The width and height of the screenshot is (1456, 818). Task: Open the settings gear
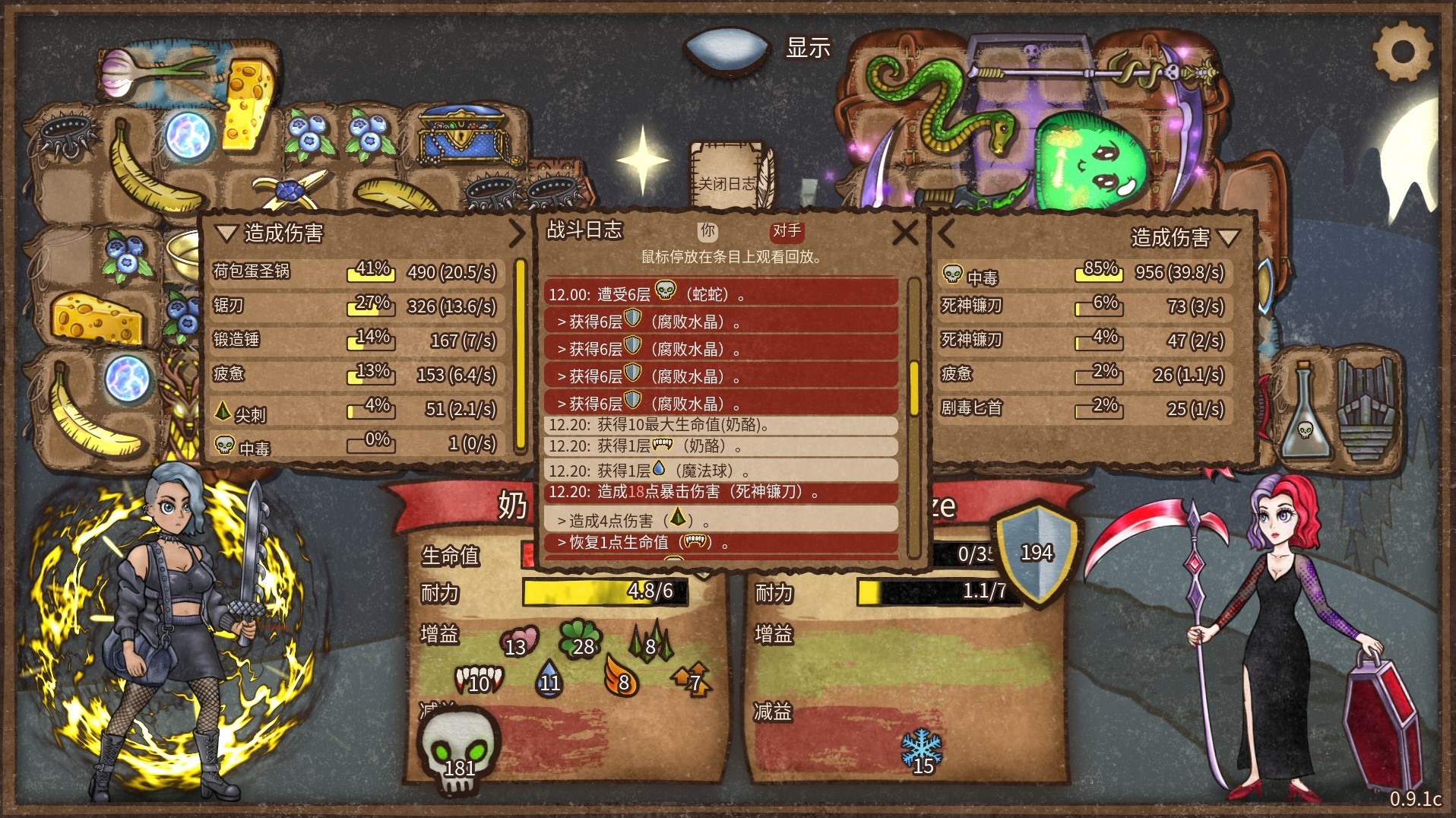pyautogui.click(x=1402, y=52)
